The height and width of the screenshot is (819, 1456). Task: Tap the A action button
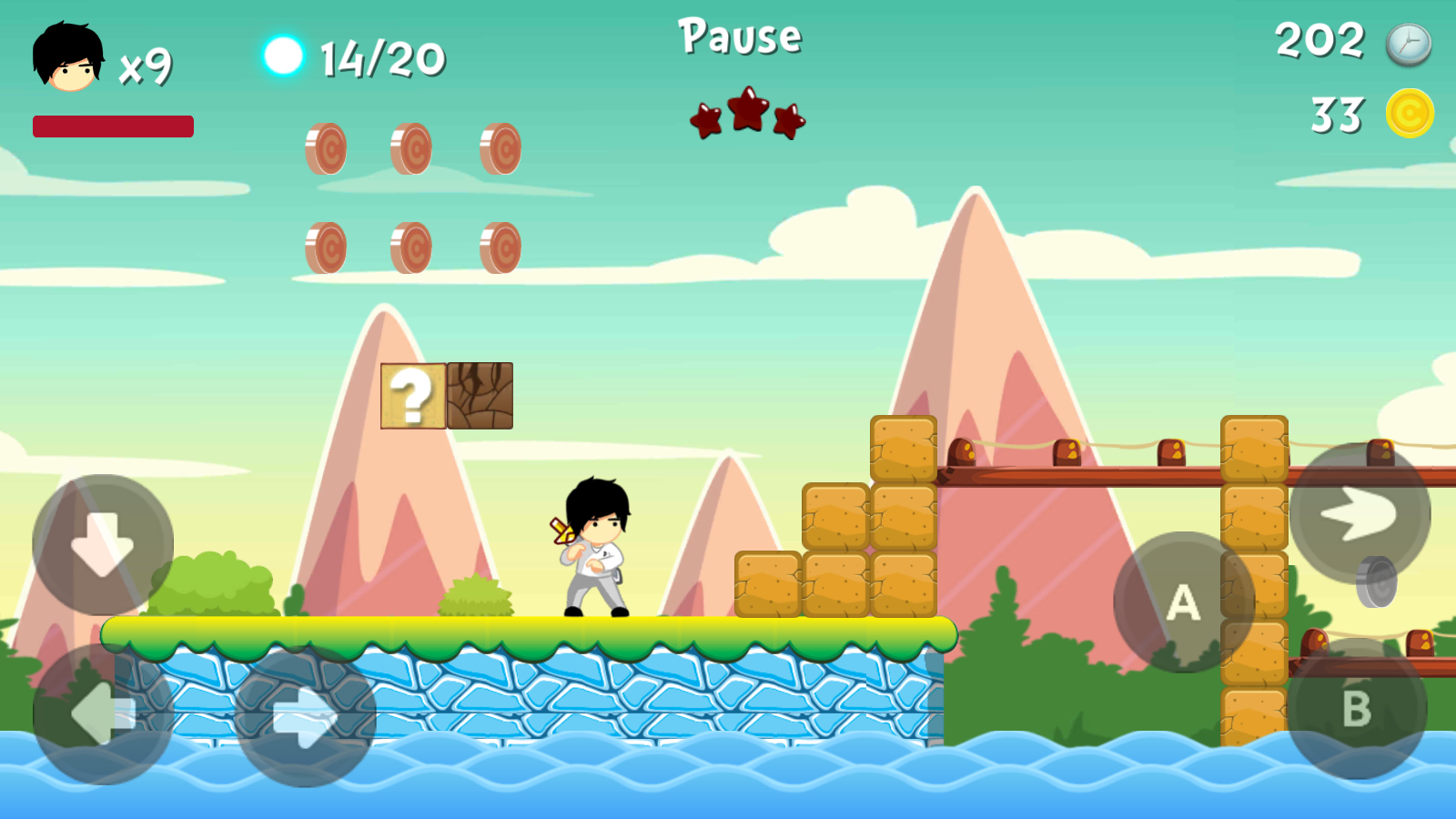click(x=1184, y=602)
